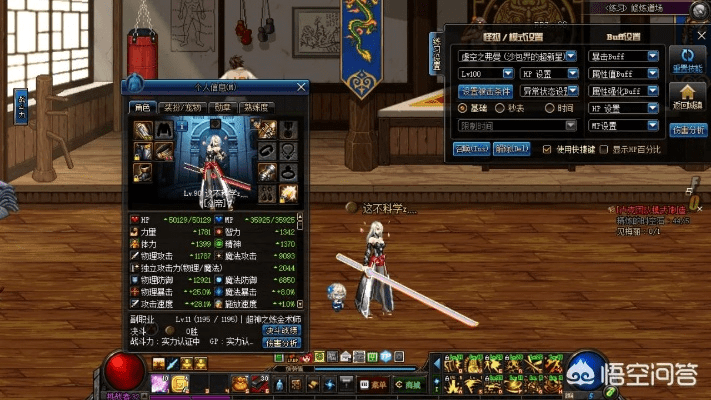Toggle the 使用快捷键 checkbox

(x=546, y=149)
